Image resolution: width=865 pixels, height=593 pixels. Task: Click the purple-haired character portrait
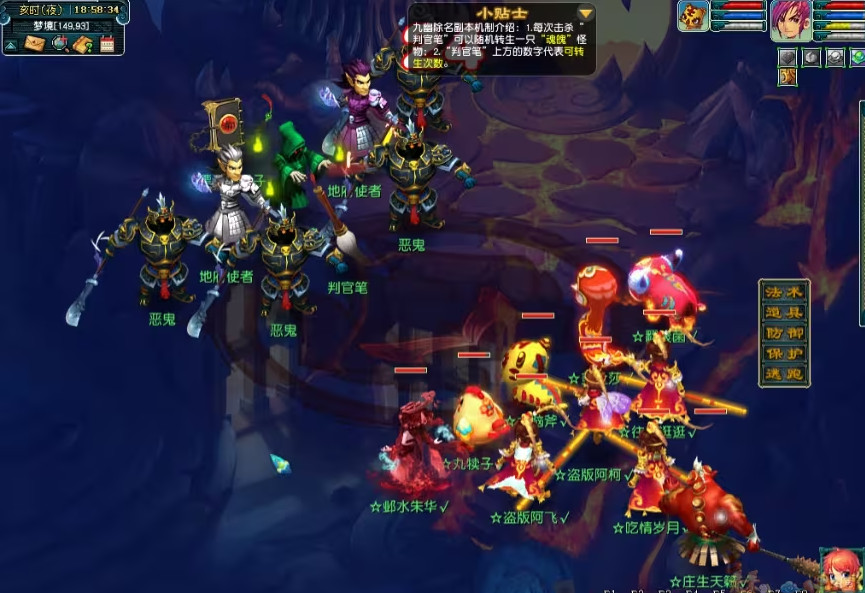790,19
